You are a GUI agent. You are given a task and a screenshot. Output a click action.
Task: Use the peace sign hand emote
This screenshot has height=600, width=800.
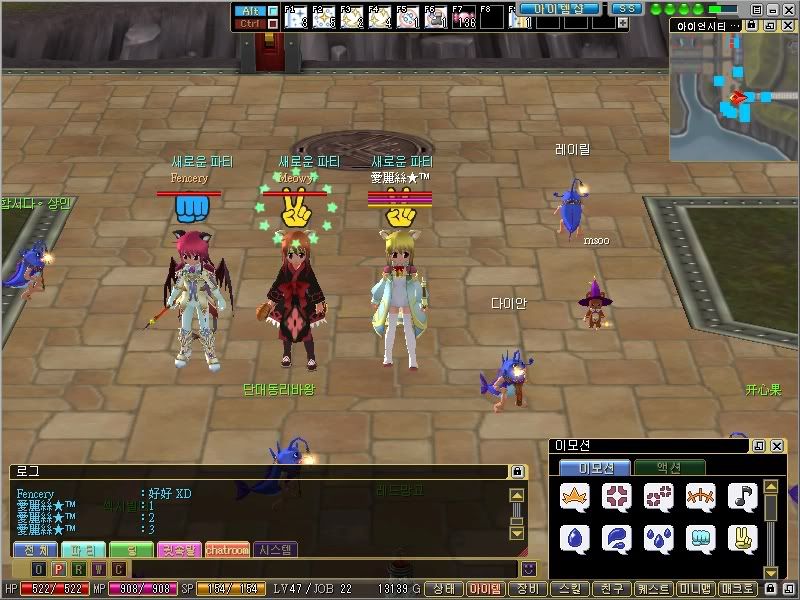click(x=742, y=537)
